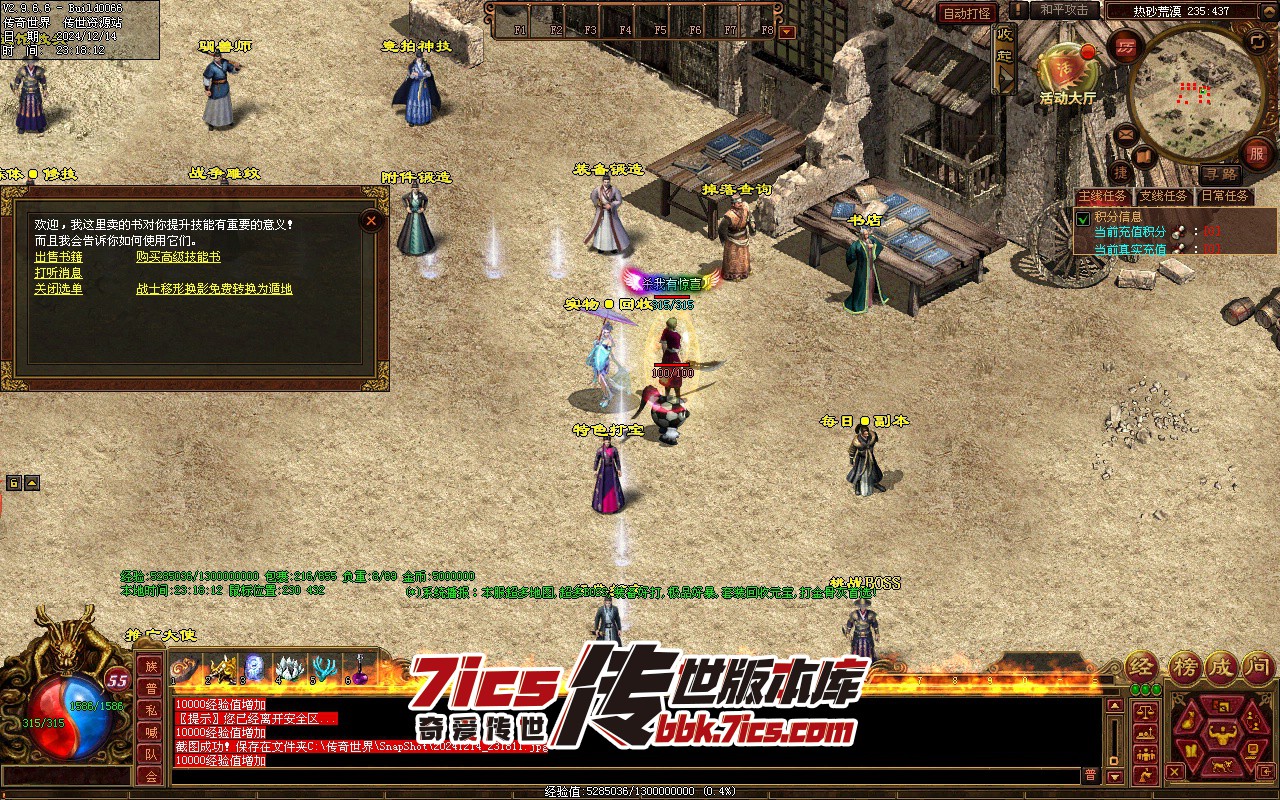The image size is (1280, 800).
Task: Choose the 打听消息 dialogue option
Action: point(58,273)
